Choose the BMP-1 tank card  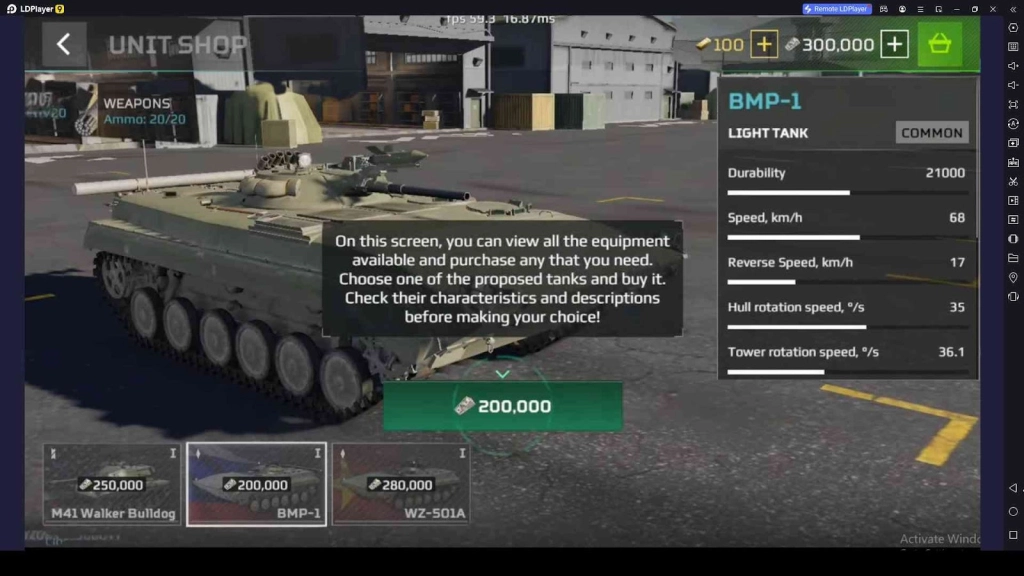(x=256, y=484)
